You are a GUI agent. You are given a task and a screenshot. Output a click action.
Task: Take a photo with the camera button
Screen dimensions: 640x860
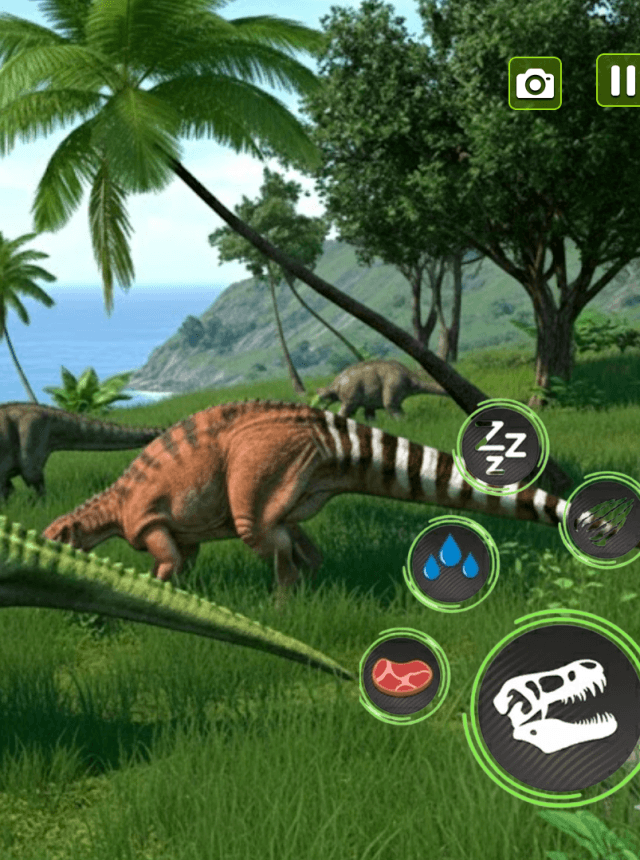pos(535,83)
